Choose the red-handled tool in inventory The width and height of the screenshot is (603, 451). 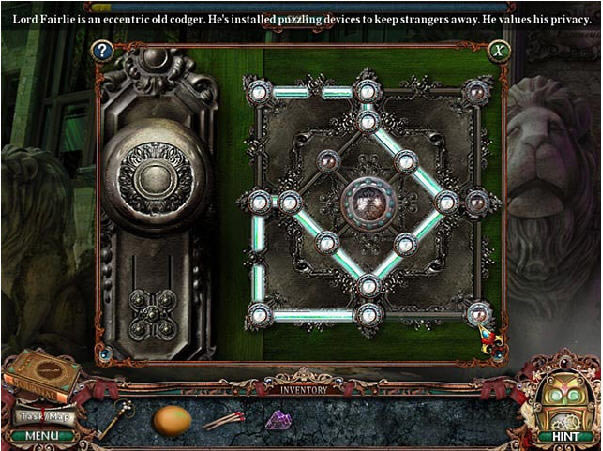[225, 419]
